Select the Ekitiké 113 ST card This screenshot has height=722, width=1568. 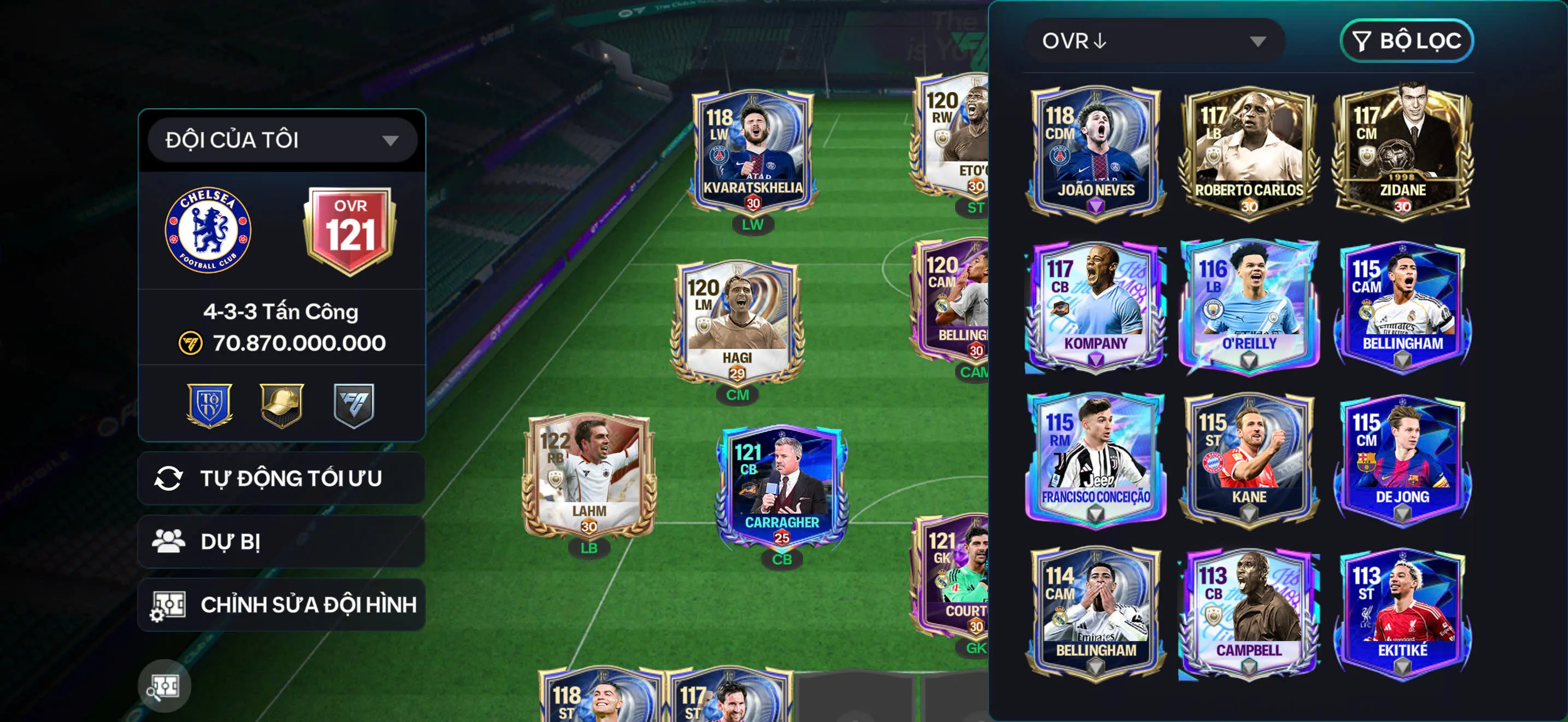coord(1402,612)
